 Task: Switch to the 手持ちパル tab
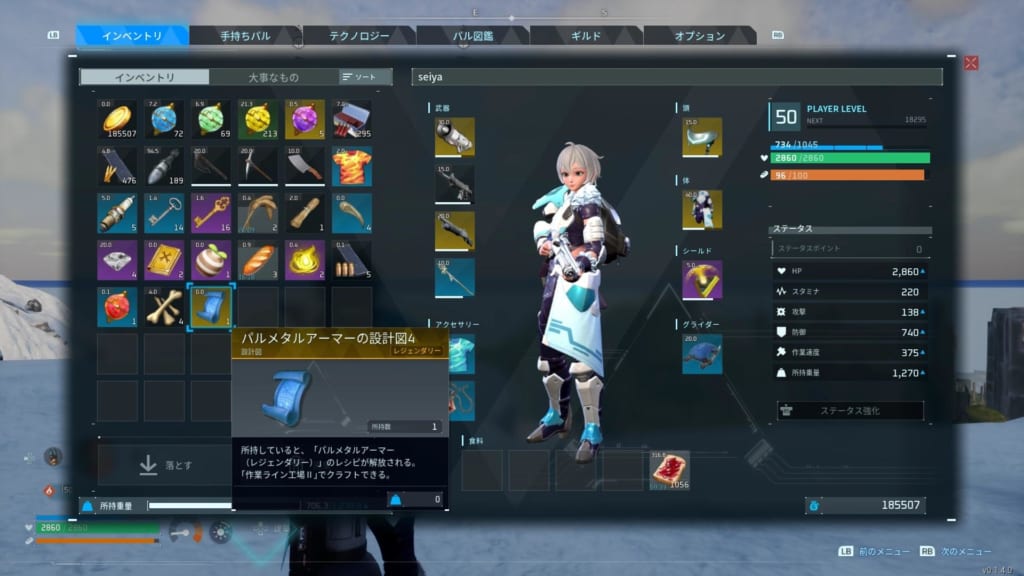tap(245, 36)
